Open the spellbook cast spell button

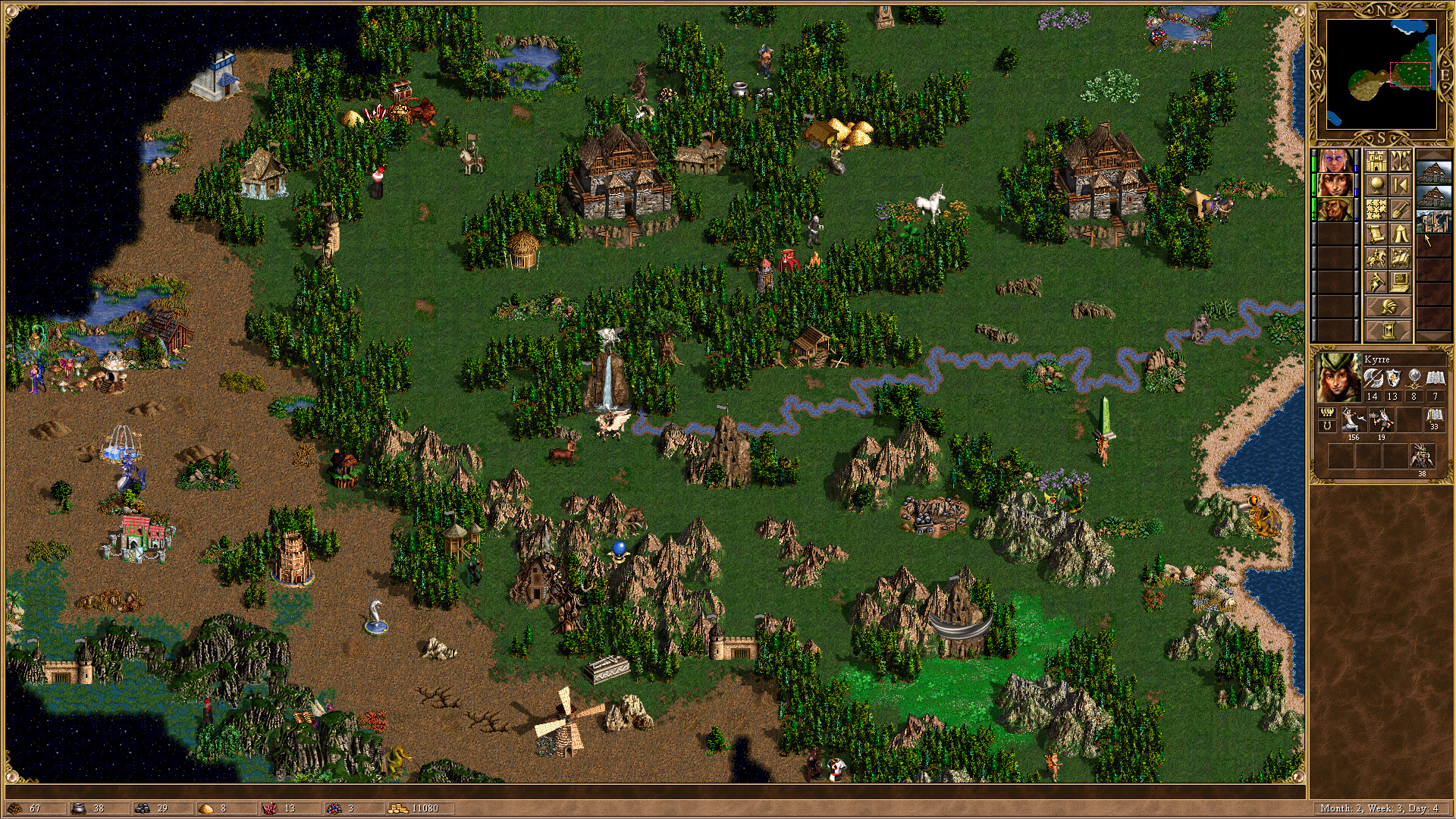click(x=1400, y=258)
